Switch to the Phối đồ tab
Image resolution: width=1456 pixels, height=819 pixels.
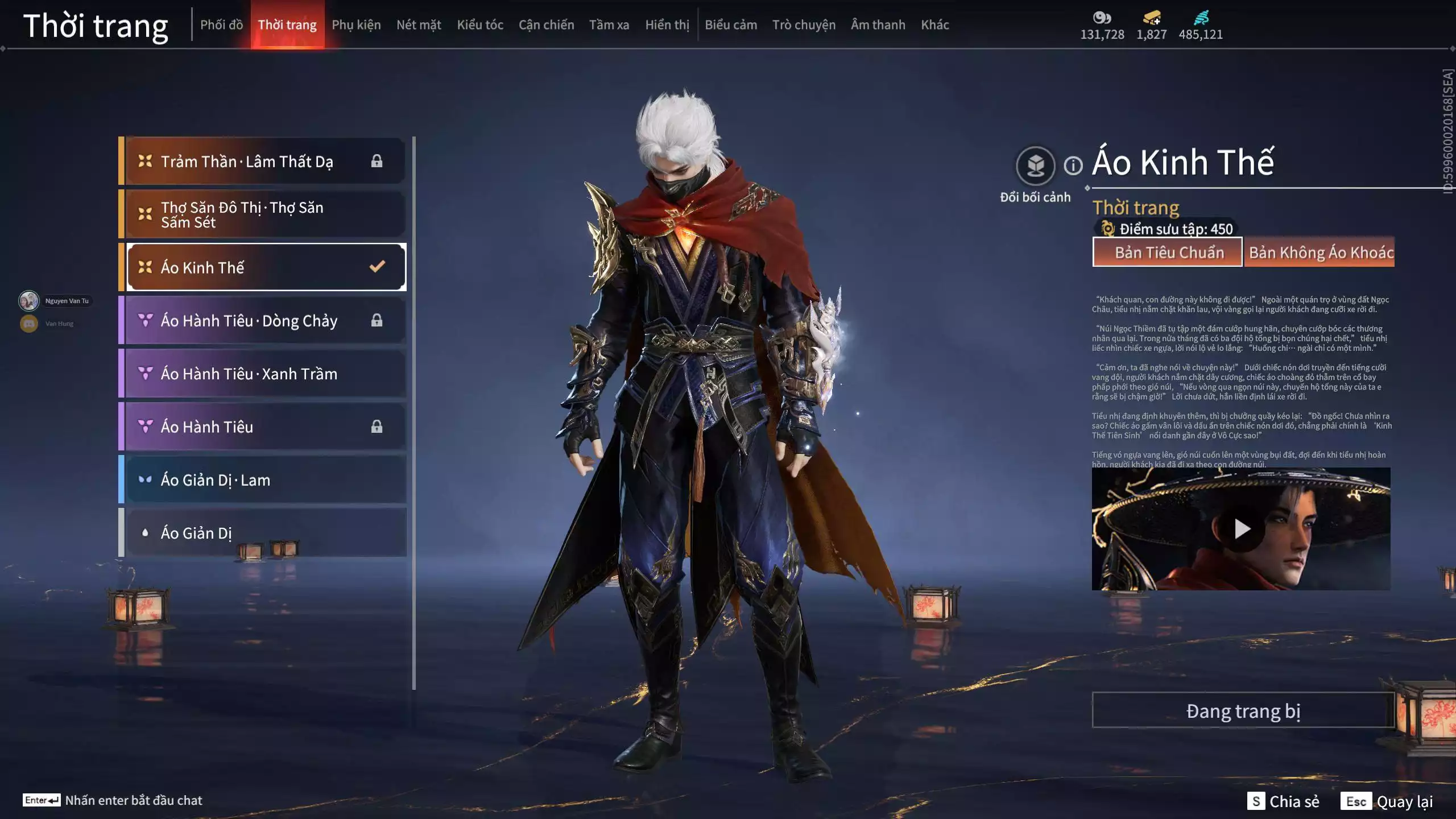point(221,25)
